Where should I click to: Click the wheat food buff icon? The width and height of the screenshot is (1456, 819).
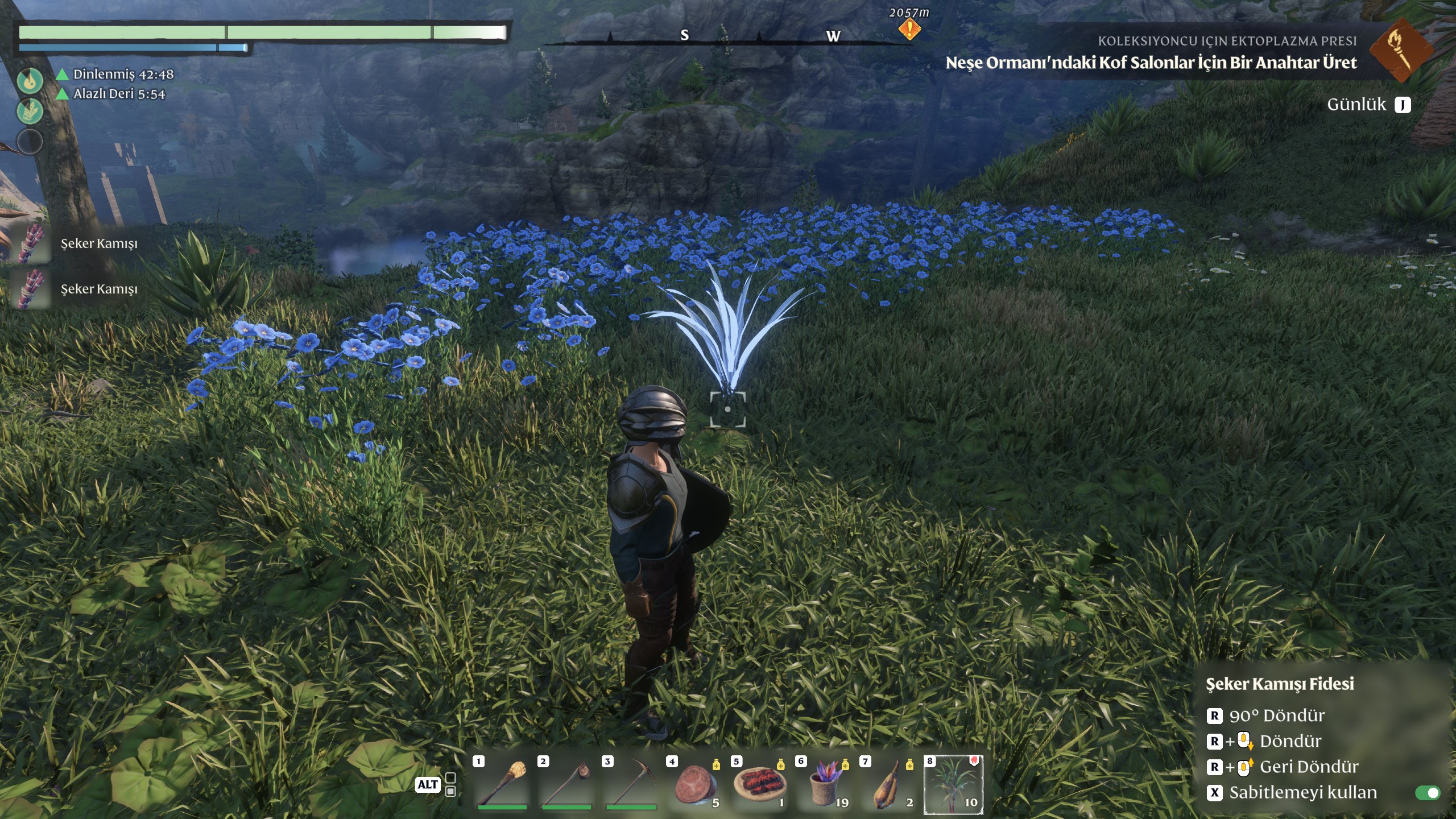tap(30, 110)
